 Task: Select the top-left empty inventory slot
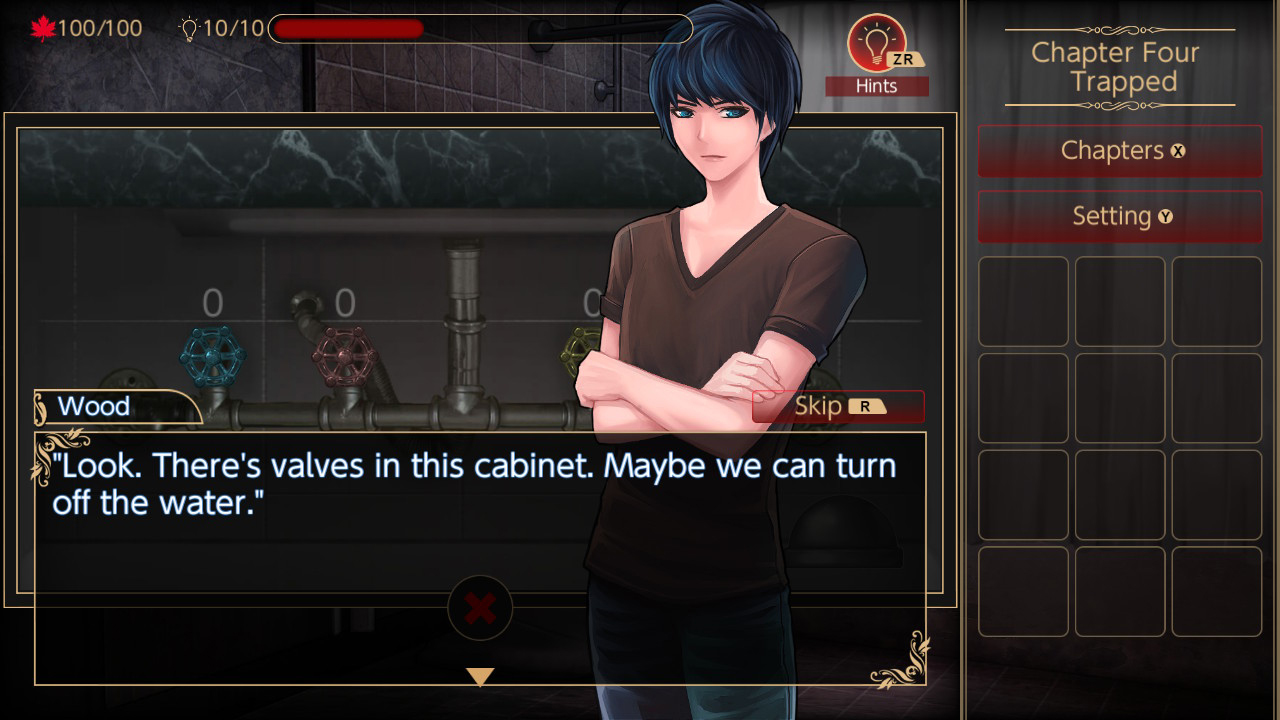click(x=1023, y=301)
